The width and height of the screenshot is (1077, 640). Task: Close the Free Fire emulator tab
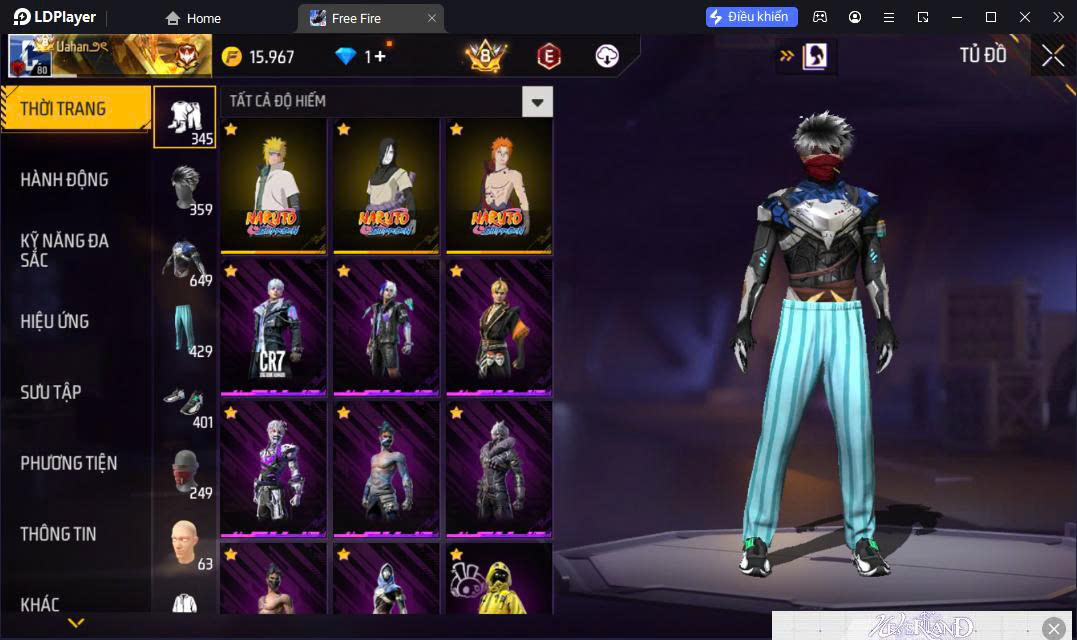pos(432,18)
